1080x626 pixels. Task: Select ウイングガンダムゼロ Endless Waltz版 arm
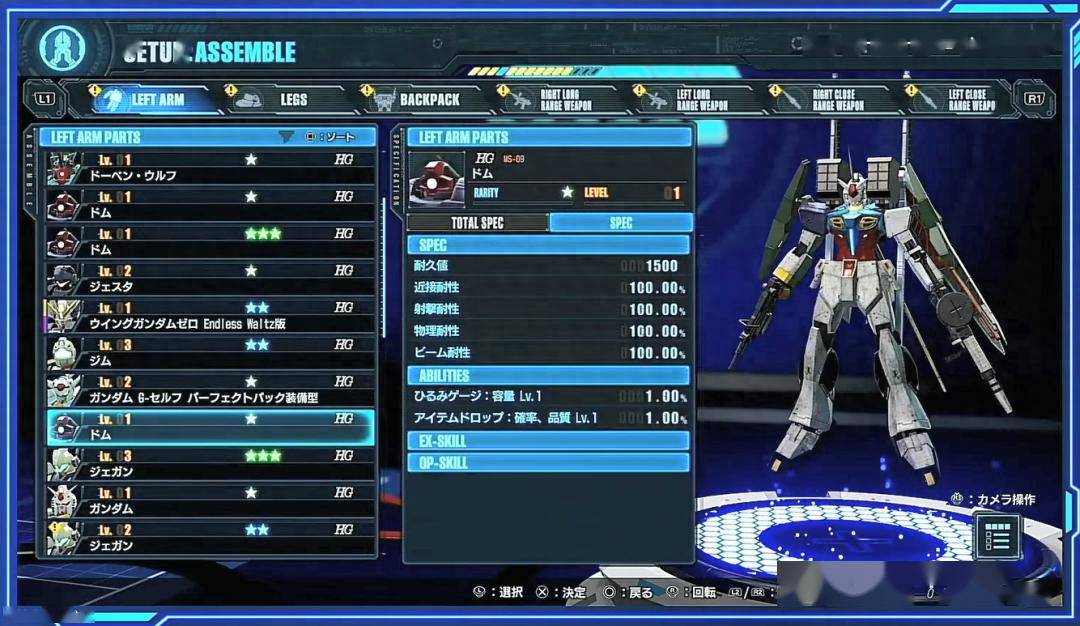point(211,315)
